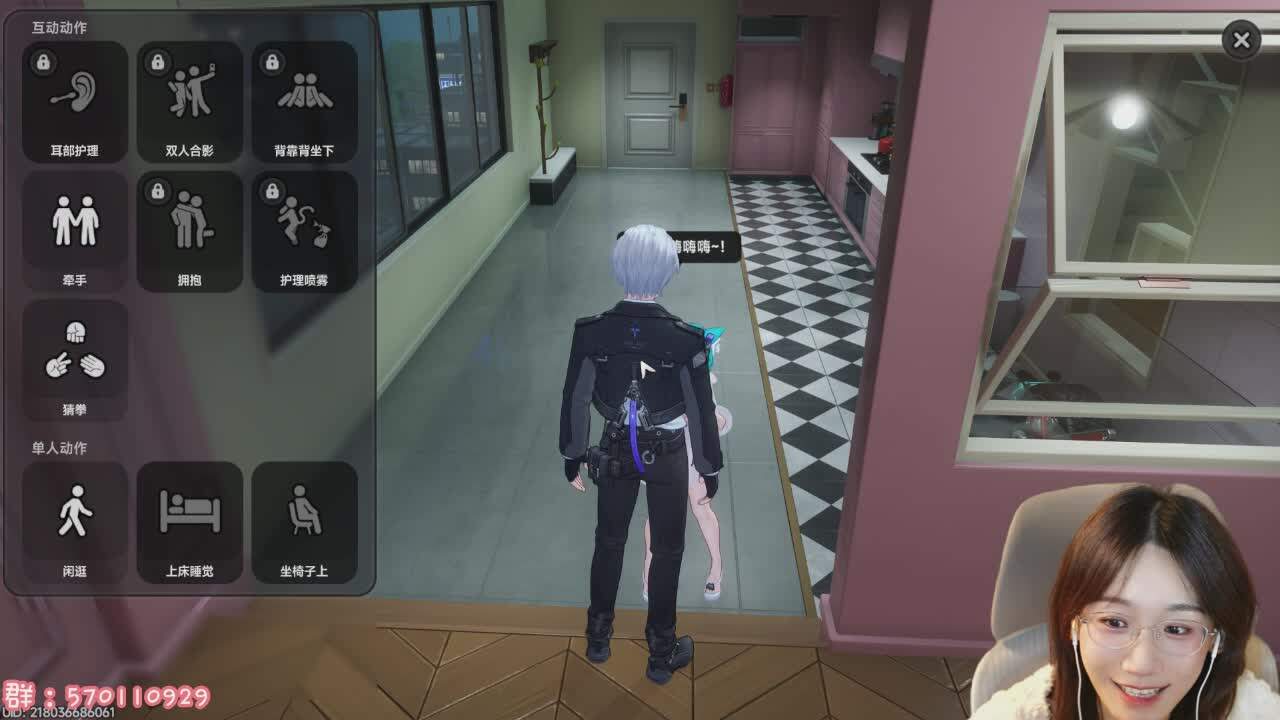Viewport: 1280px width, 720px height.
Task: Choose the locked 双人合影 photo action
Action: 190,102
